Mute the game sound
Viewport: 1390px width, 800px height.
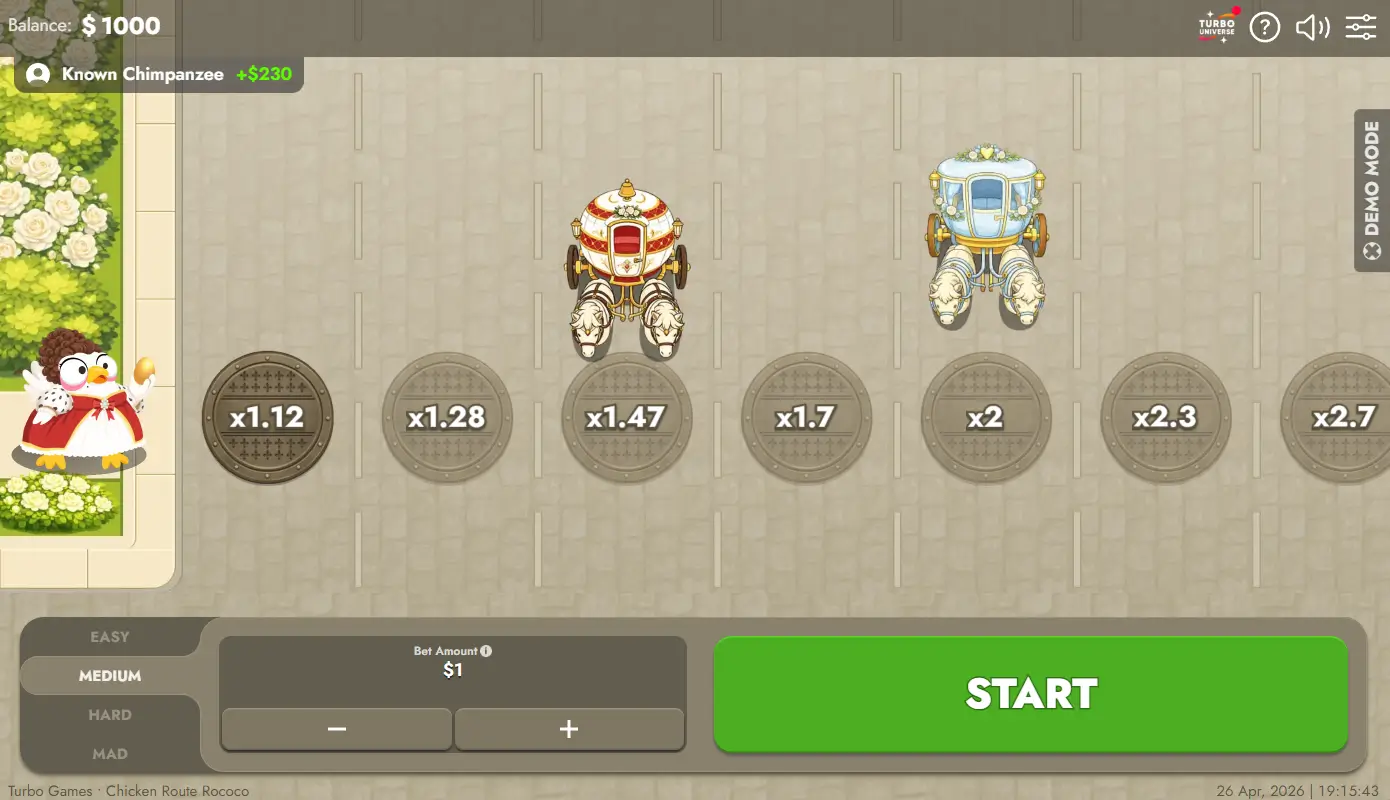coord(1311,27)
